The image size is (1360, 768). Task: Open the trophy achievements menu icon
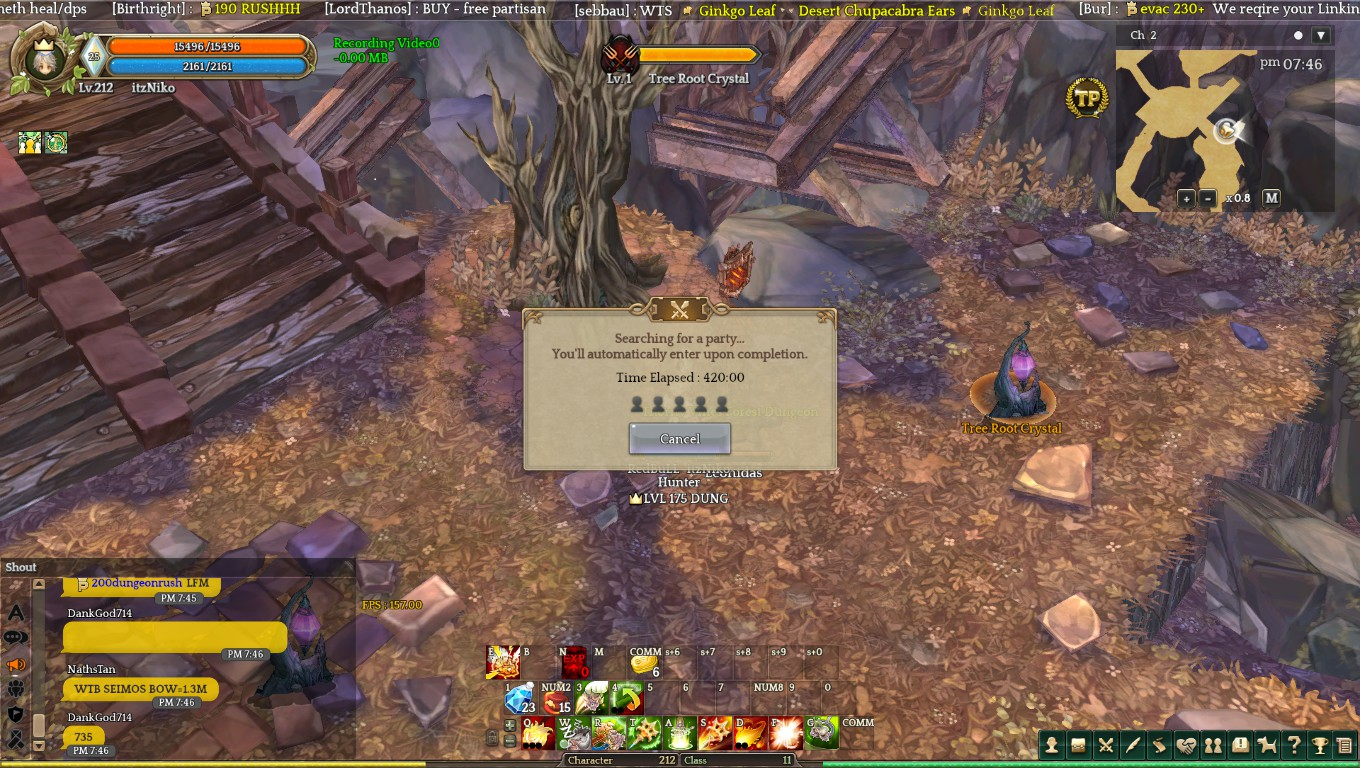(x=1320, y=745)
